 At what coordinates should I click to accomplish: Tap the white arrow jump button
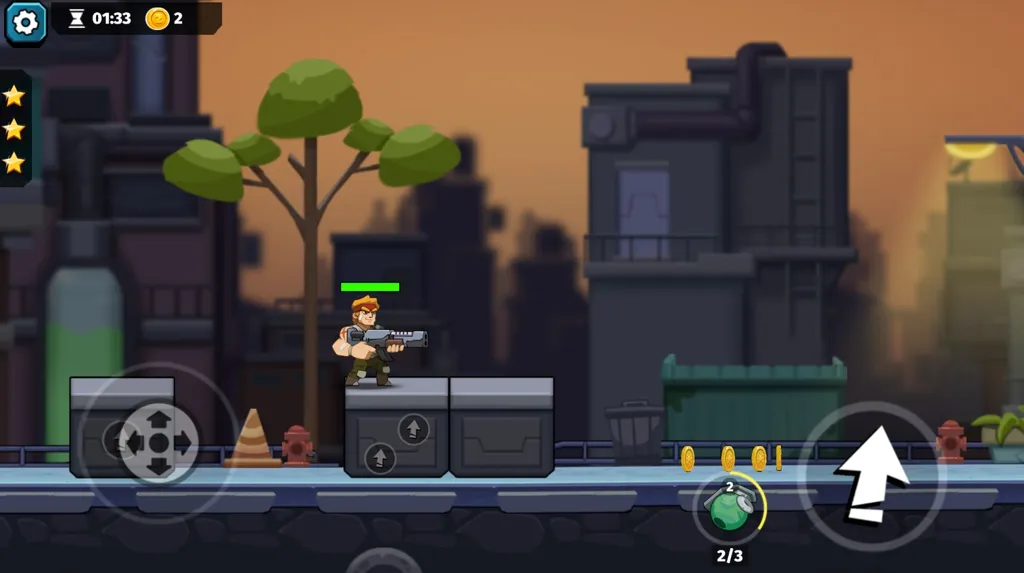click(x=871, y=476)
